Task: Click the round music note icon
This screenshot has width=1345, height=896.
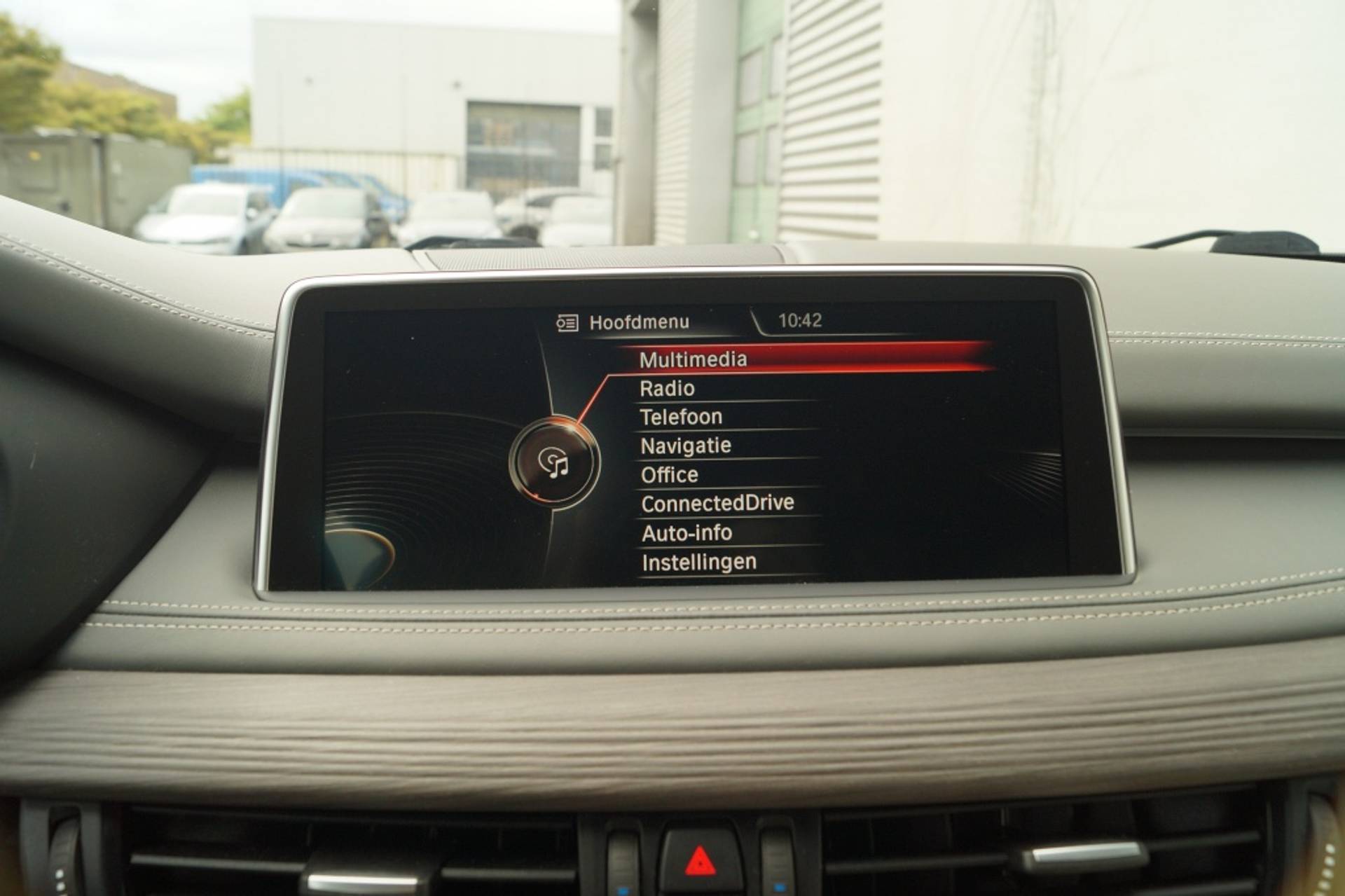Action: 554,463
